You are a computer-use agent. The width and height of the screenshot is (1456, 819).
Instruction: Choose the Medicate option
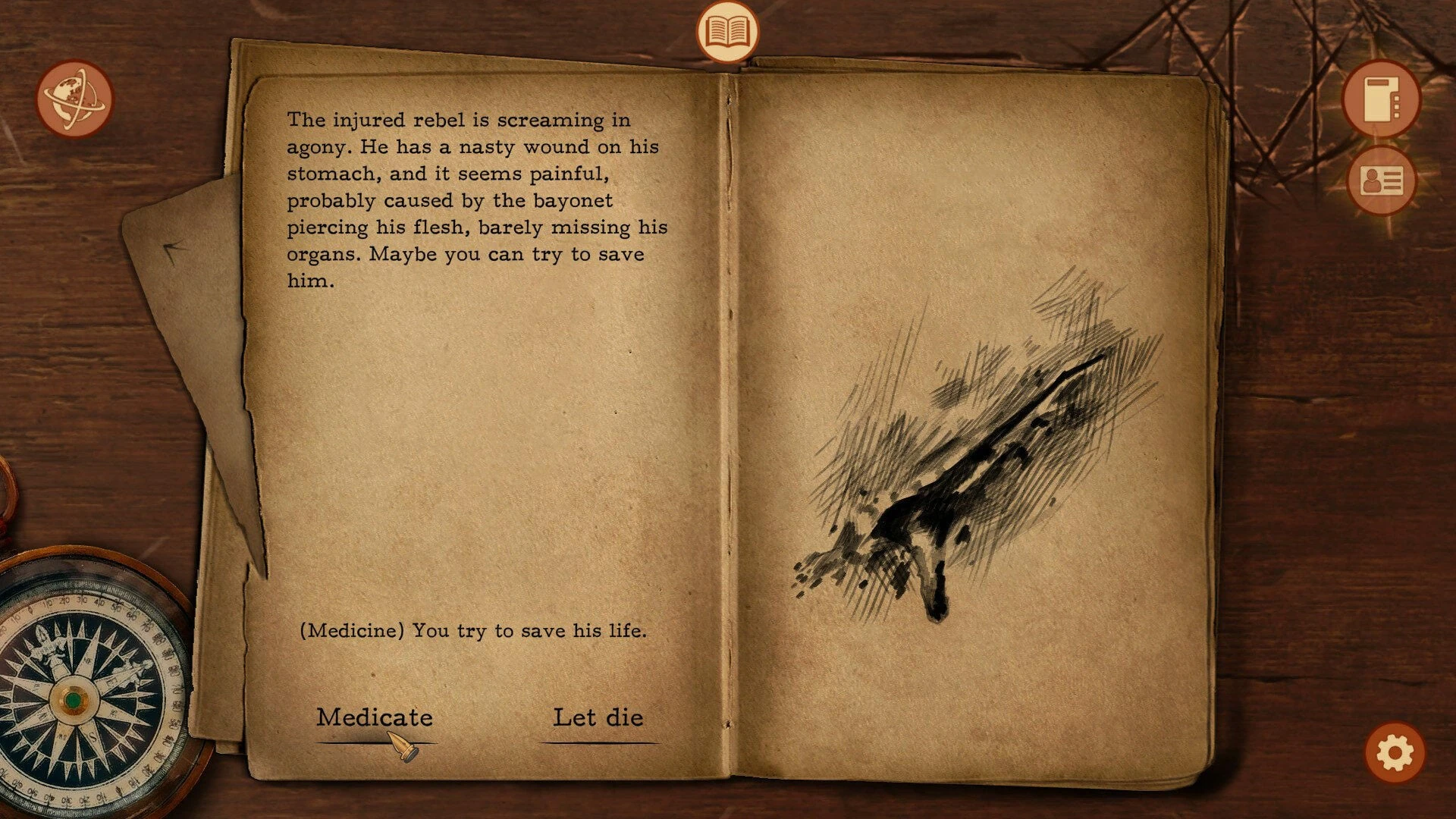click(x=375, y=717)
